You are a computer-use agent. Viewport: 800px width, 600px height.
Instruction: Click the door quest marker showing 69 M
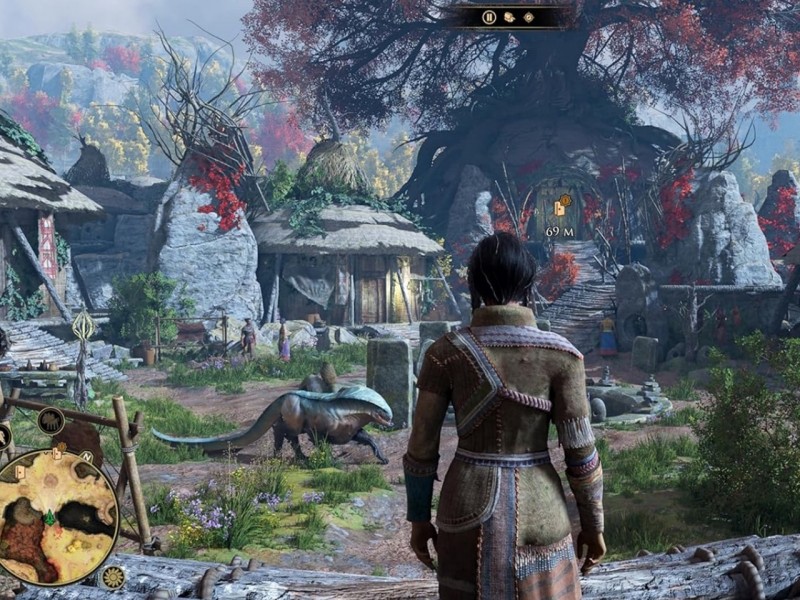tap(560, 207)
